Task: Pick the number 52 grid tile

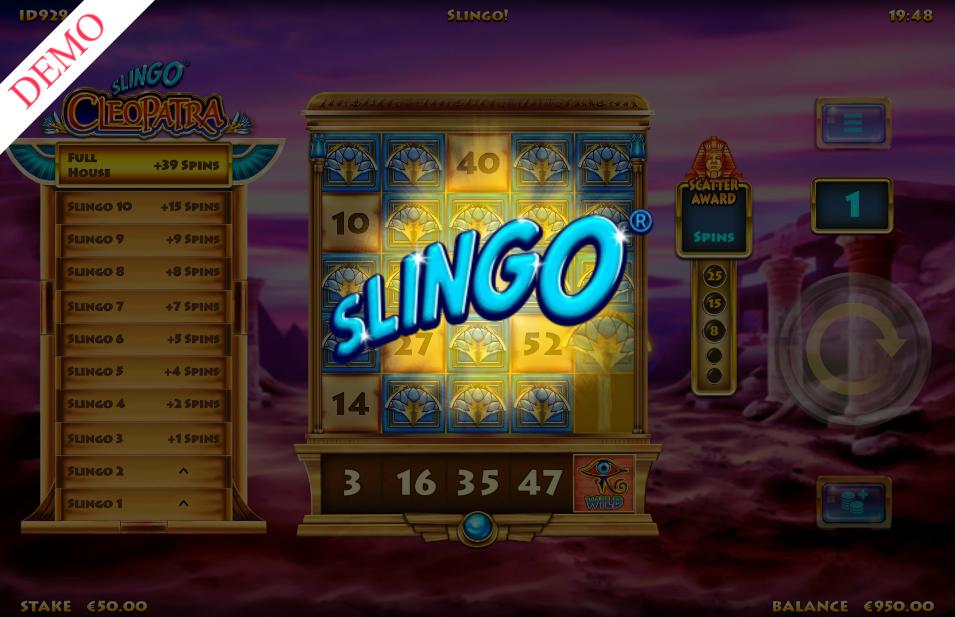Action: (x=542, y=345)
